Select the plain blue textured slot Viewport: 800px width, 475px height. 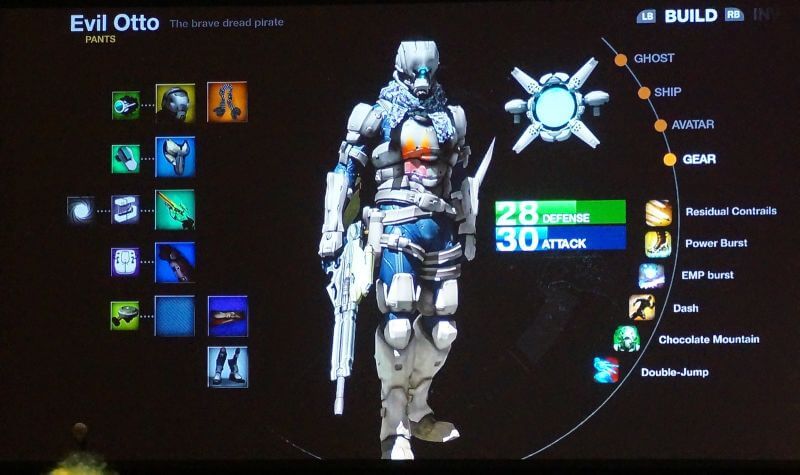coord(175,315)
